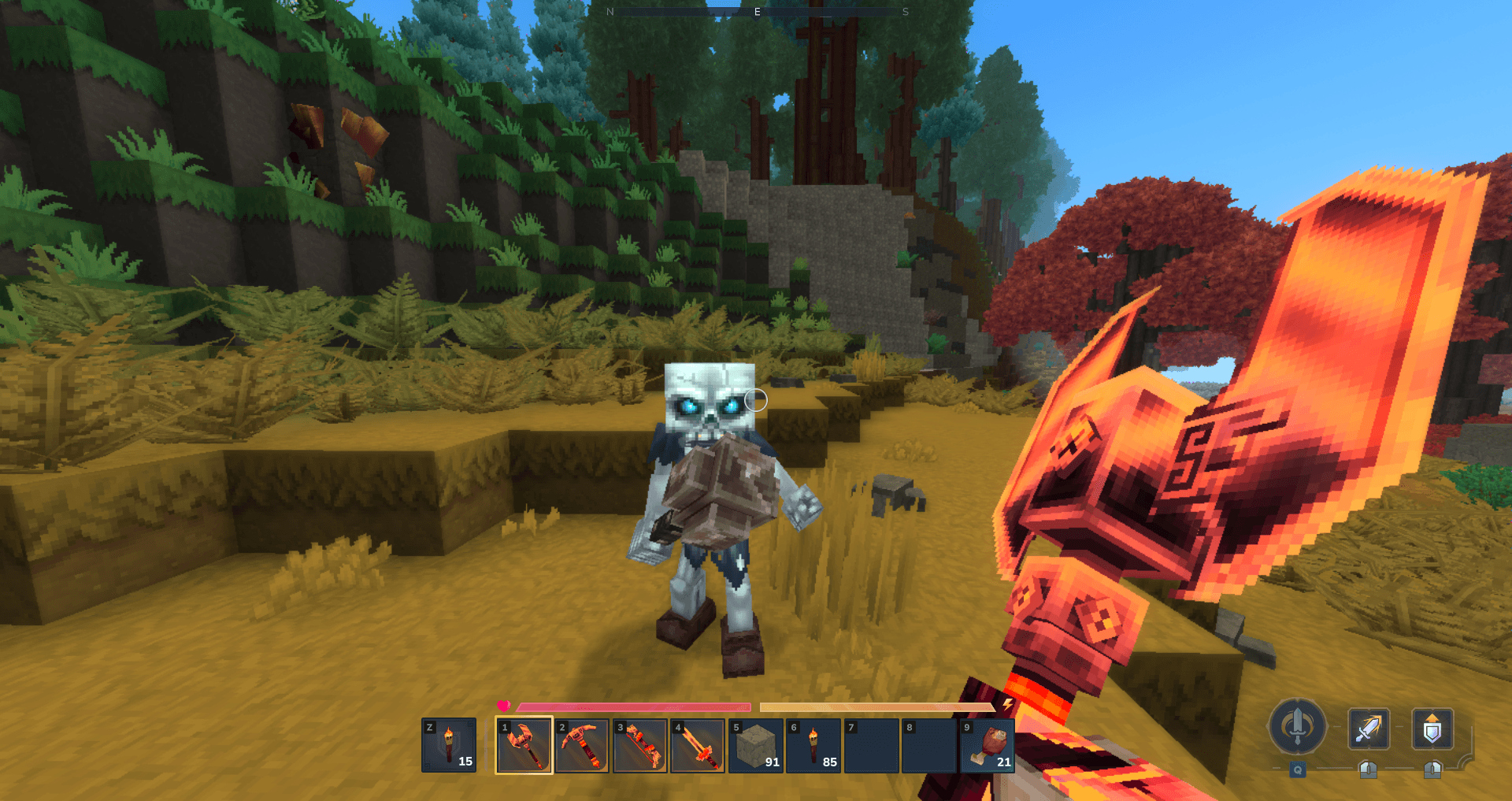This screenshot has width=1512, height=801.
Task: Select the off-hand torch slot holding 15
Action: (x=449, y=745)
